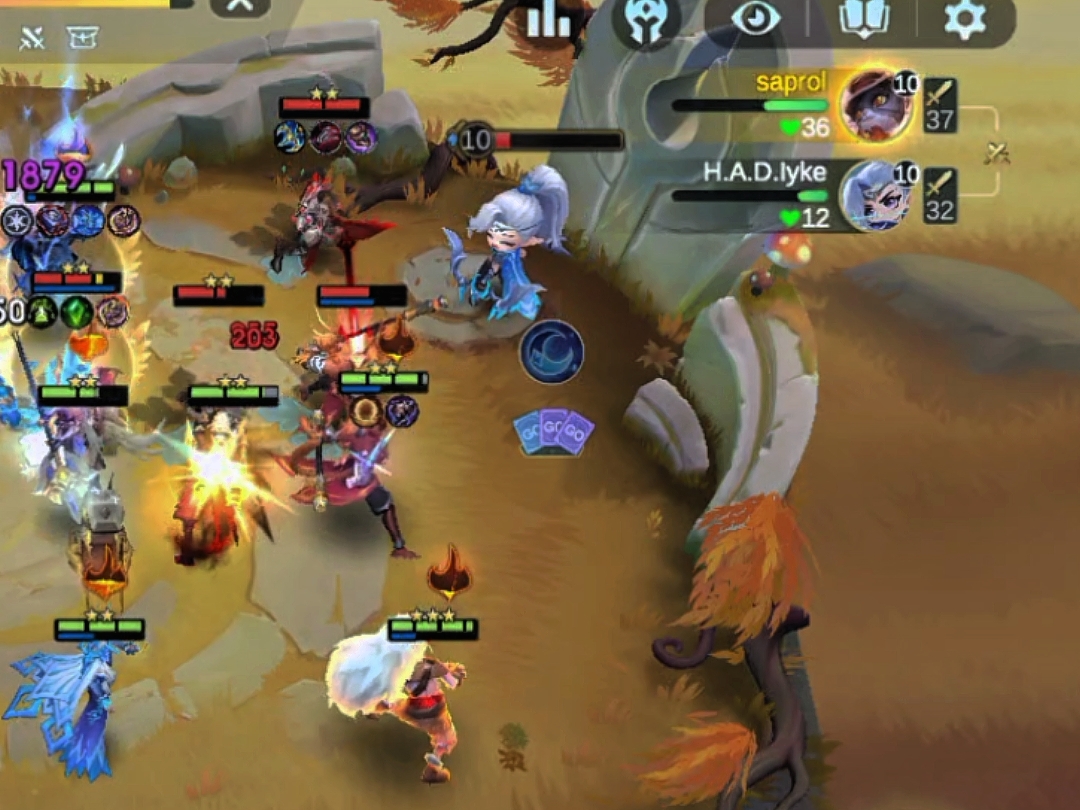
Task: Open the open-book guide icon
Action: point(864,19)
